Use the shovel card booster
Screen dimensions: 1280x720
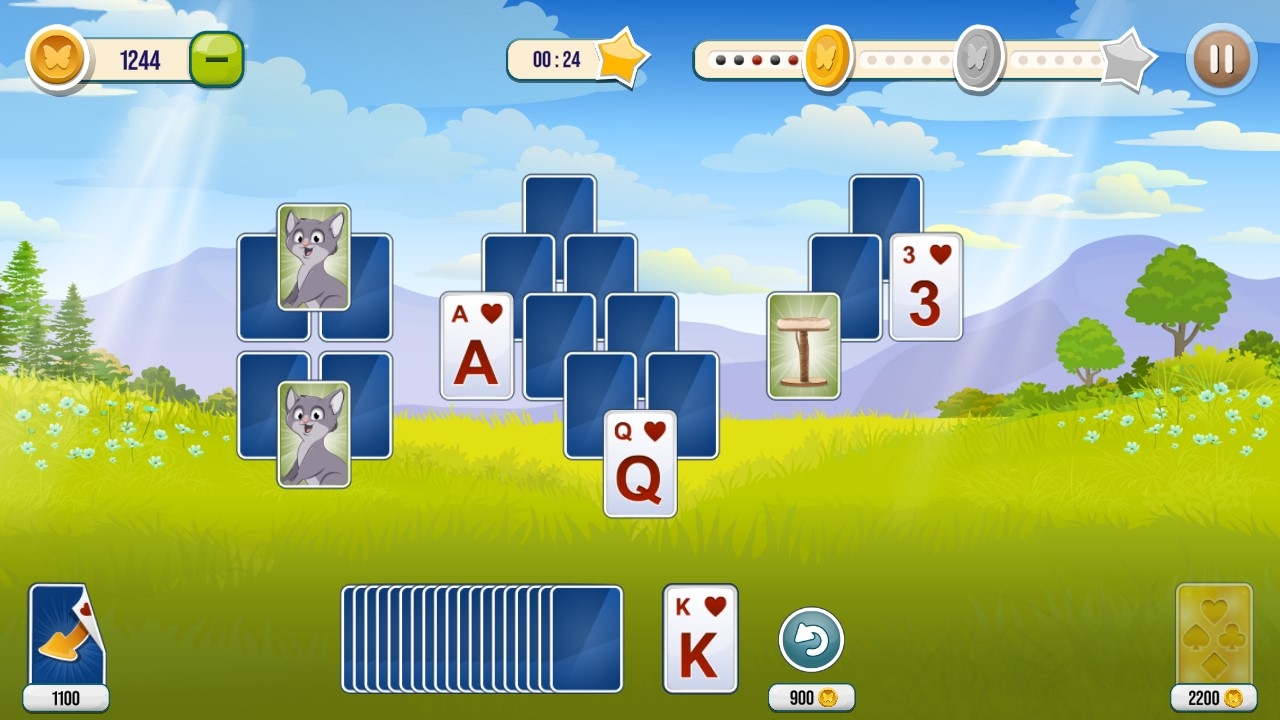66,636
